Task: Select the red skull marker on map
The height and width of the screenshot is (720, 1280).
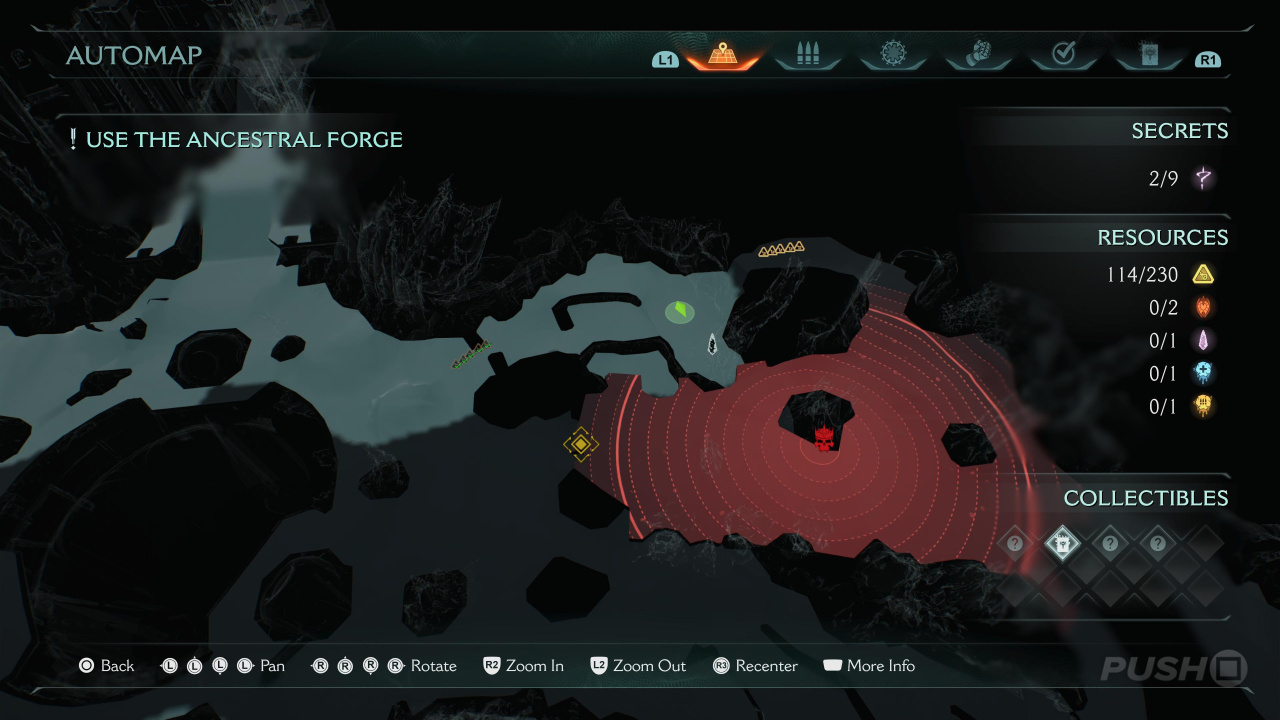Action: click(x=824, y=438)
